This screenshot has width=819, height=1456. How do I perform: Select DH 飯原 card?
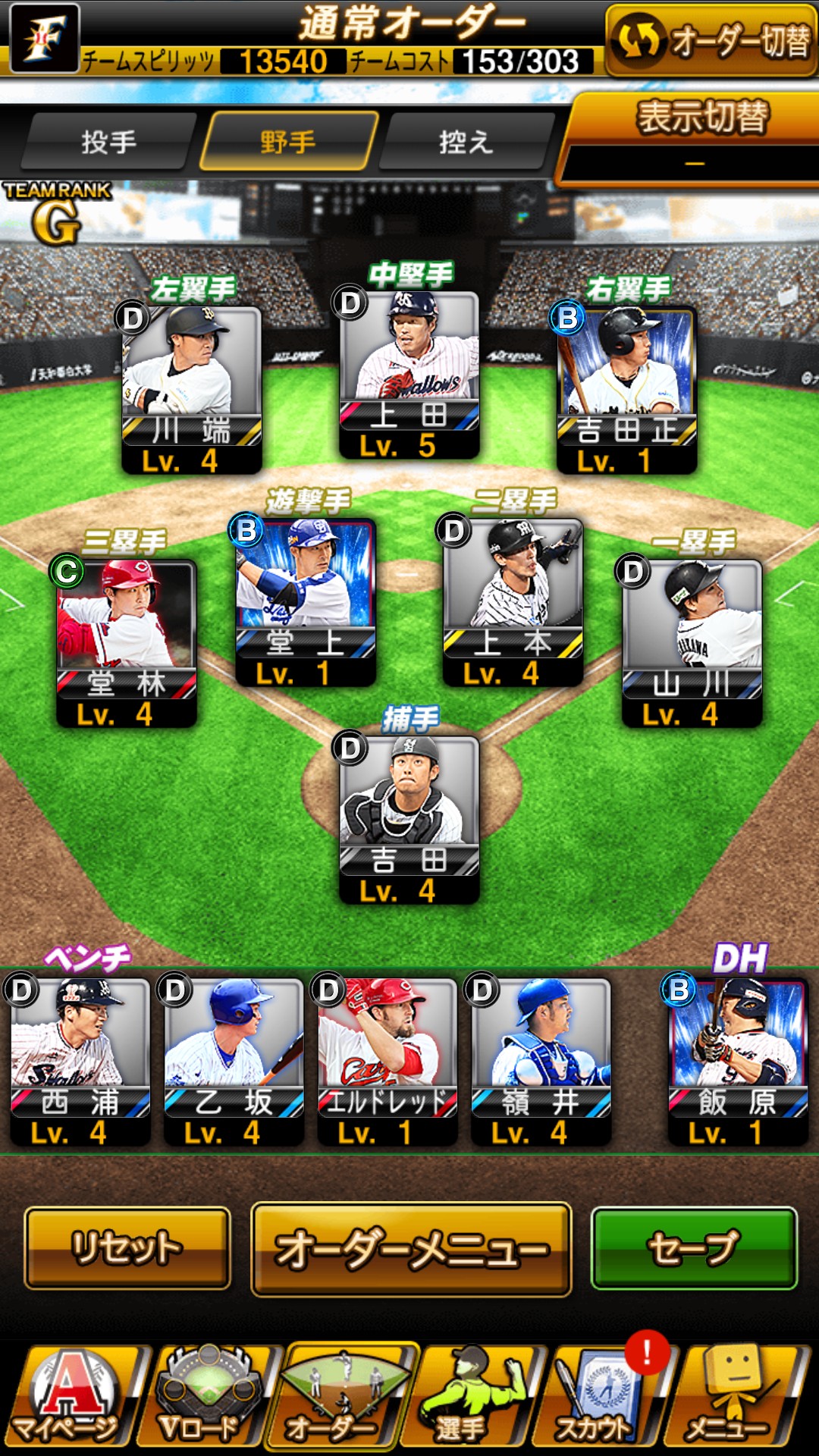tap(737, 1060)
